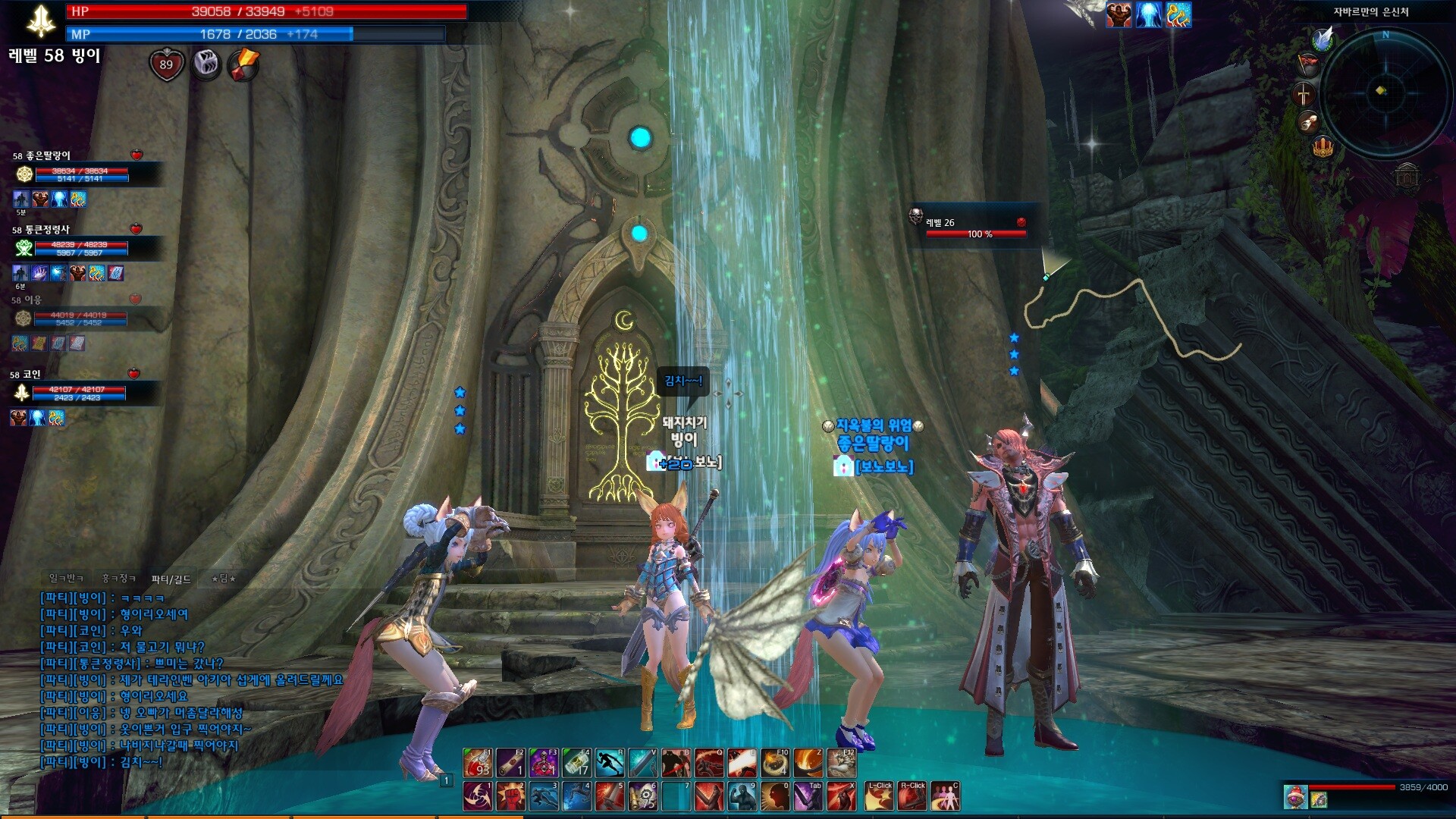Use the red potion in slot F1
Viewport: 1456px width, 819px height.
click(x=478, y=762)
